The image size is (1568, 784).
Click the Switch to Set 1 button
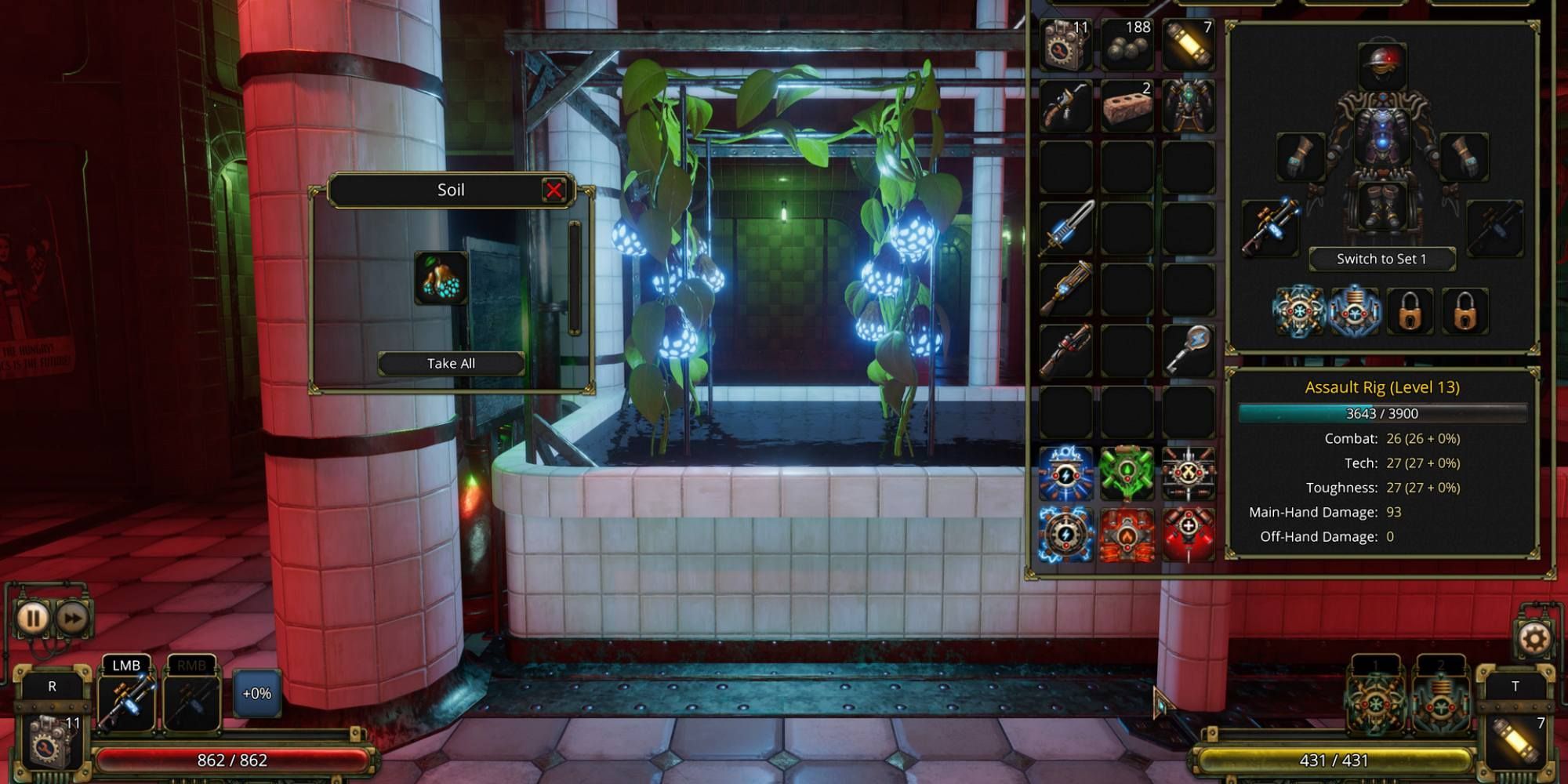point(1382,259)
